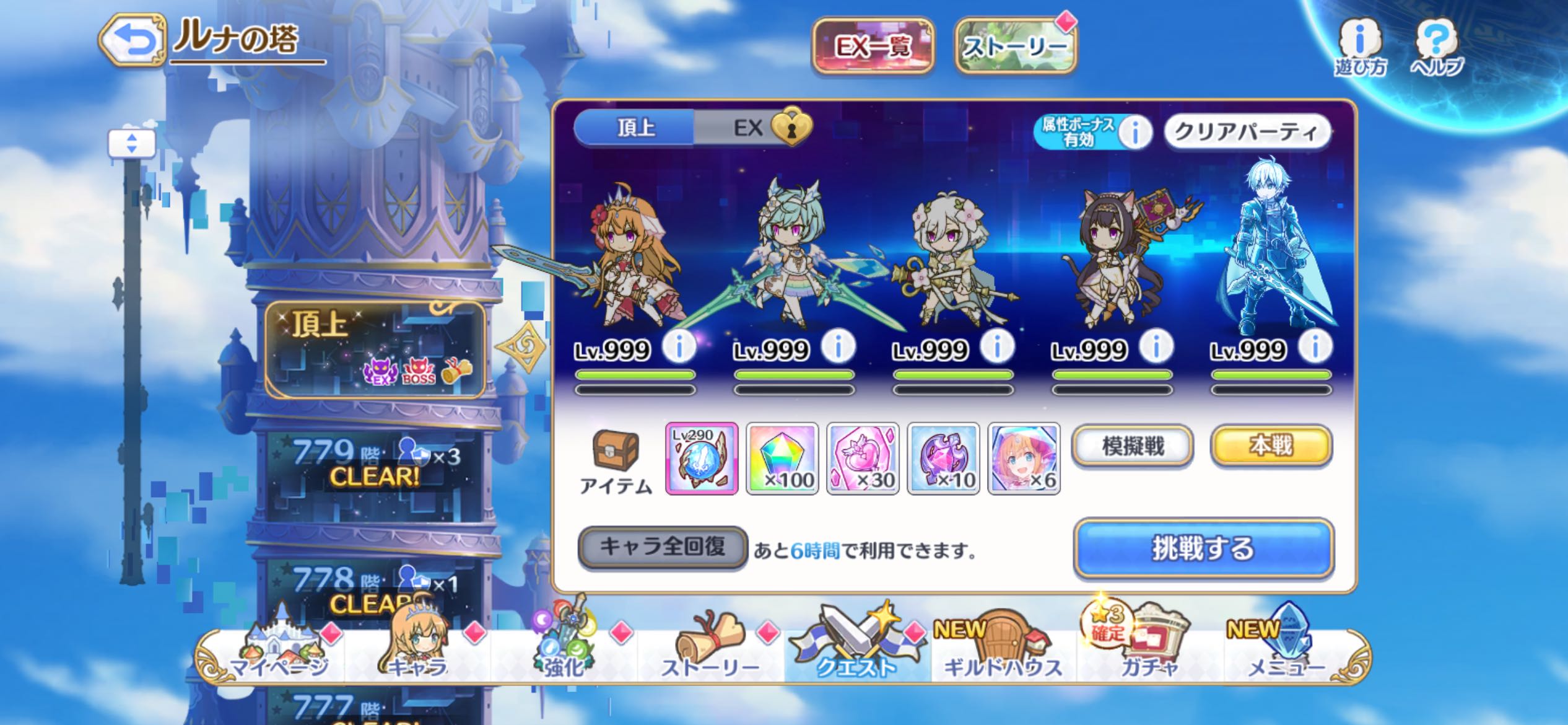This screenshot has width=1568, height=725.
Task: Open マイページ from the bottom menu
Action: point(279,654)
